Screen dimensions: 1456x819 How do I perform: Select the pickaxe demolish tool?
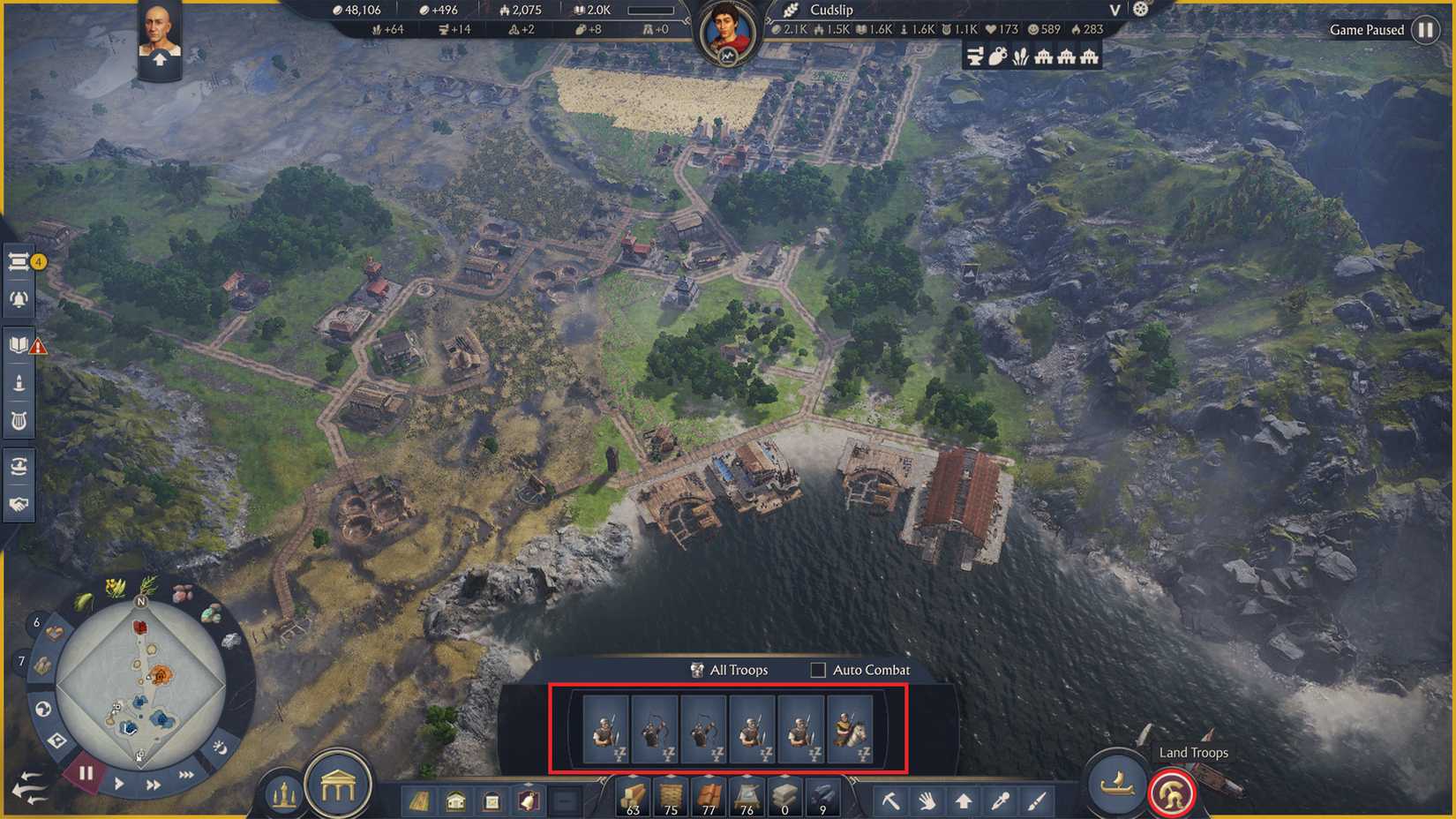click(892, 800)
